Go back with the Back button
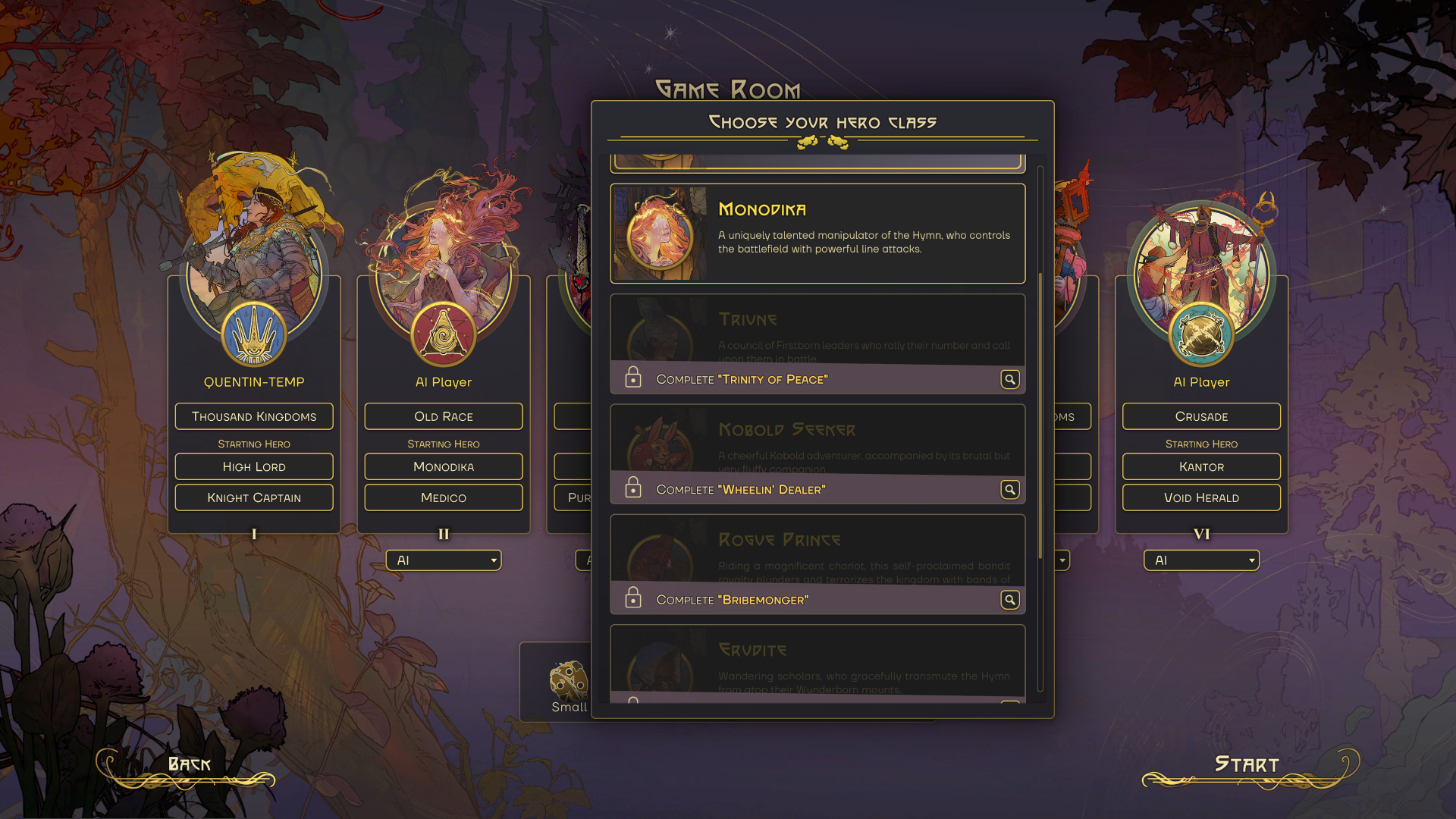Screen dimensions: 1456x819 click(189, 765)
